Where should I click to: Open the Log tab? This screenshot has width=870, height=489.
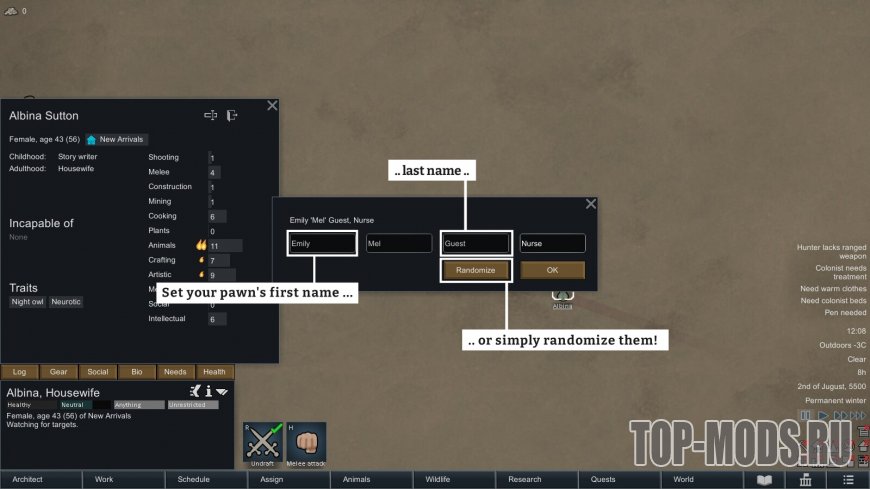click(x=20, y=372)
